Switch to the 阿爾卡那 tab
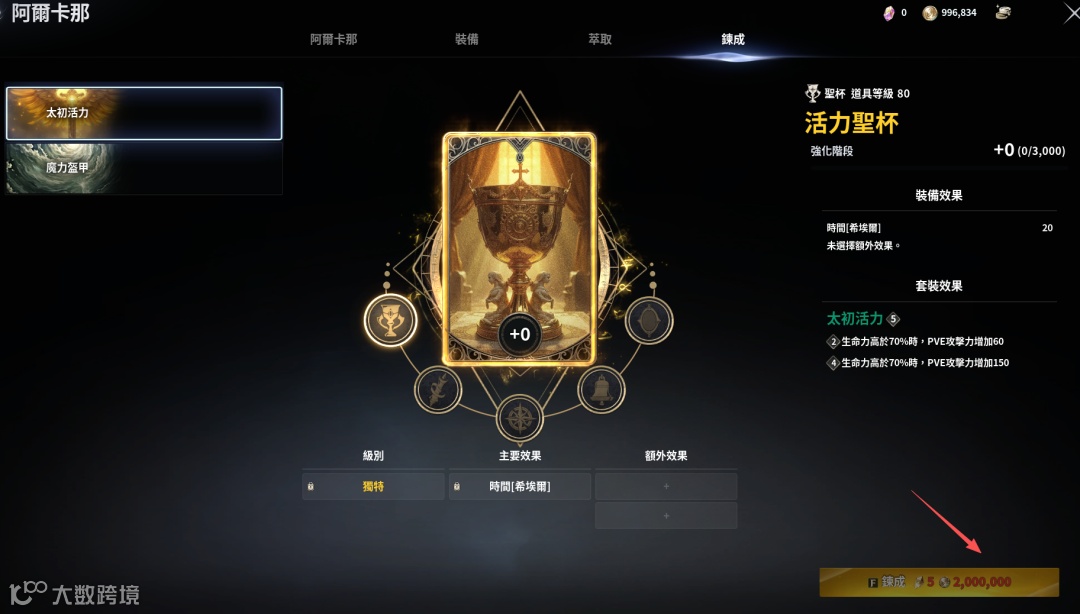The height and width of the screenshot is (614, 1080). pos(333,39)
